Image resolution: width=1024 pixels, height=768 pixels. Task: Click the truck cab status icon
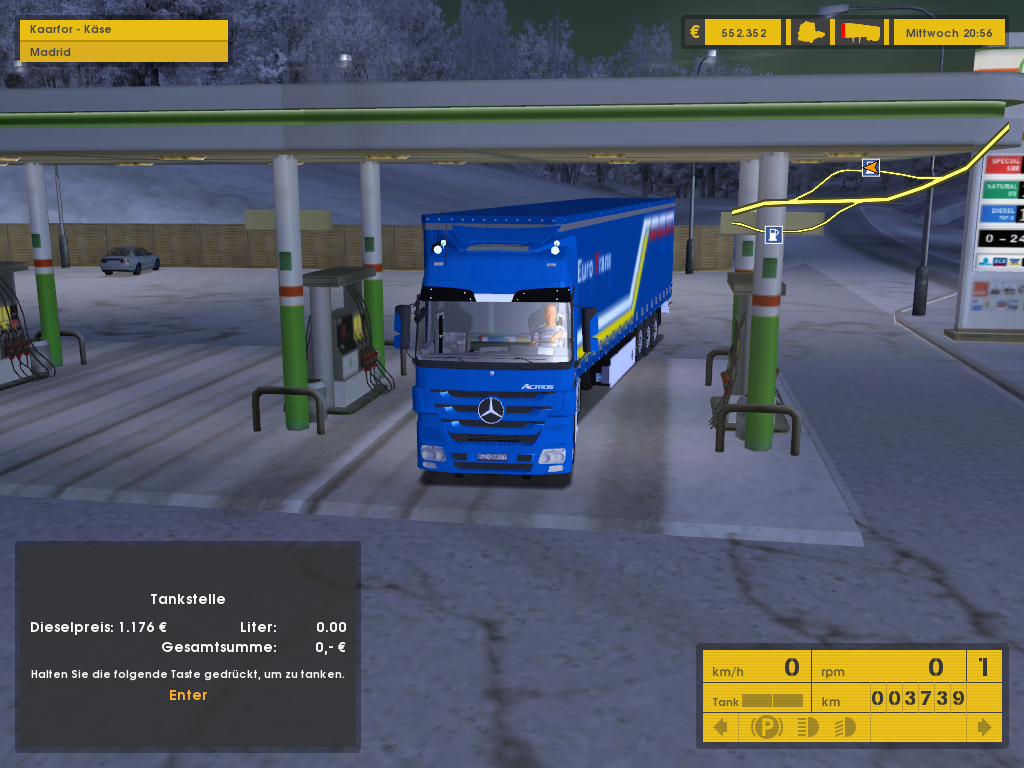point(811,32)
